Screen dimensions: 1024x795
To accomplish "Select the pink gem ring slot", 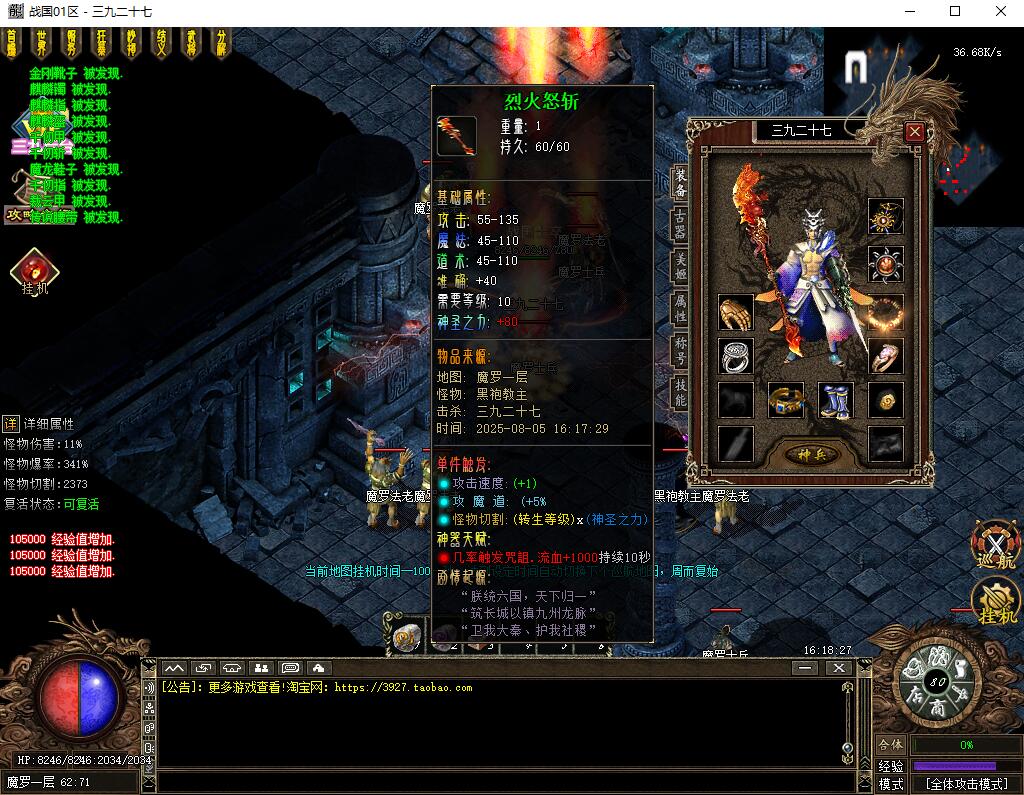I will coord(885,356).
